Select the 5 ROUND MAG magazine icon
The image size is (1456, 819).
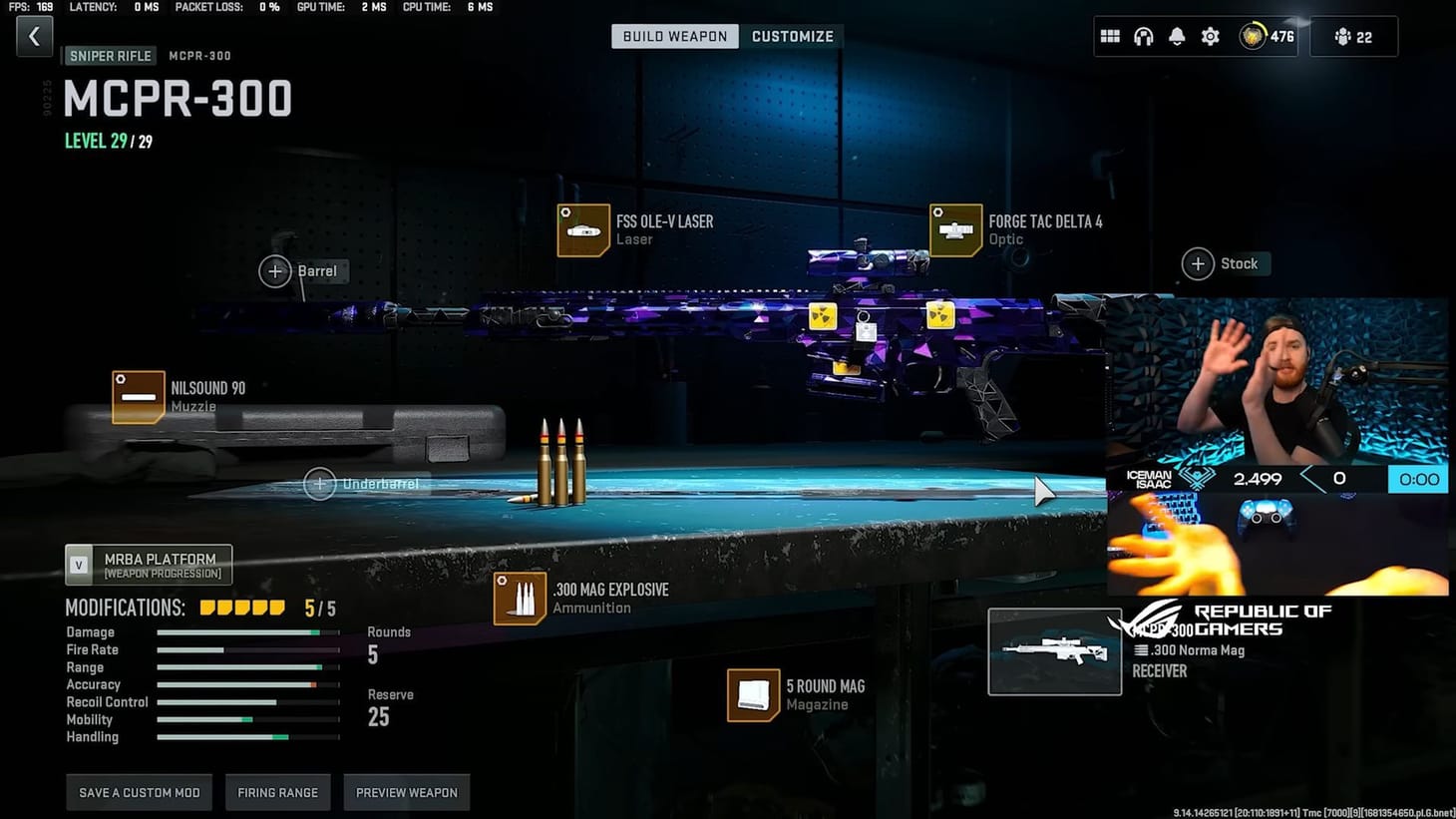point(753,694)
